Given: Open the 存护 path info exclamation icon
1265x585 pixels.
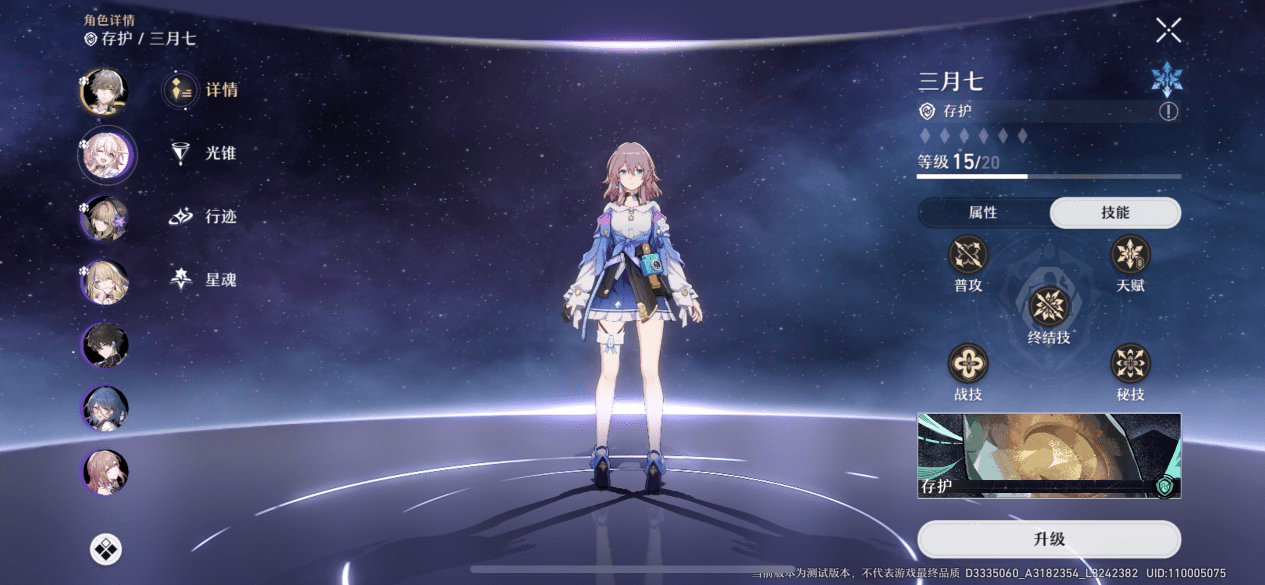Looking at the screenshot, I should tap(1168, 111).
